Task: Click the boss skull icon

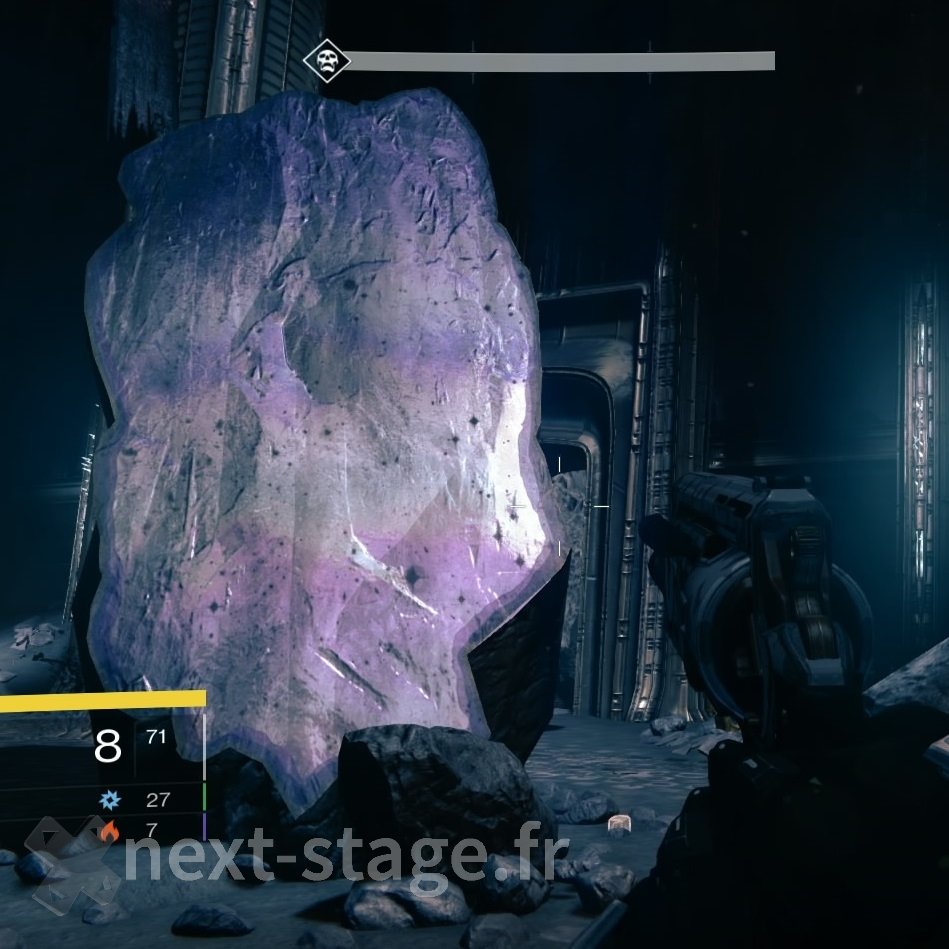Action: pos(327,61)
